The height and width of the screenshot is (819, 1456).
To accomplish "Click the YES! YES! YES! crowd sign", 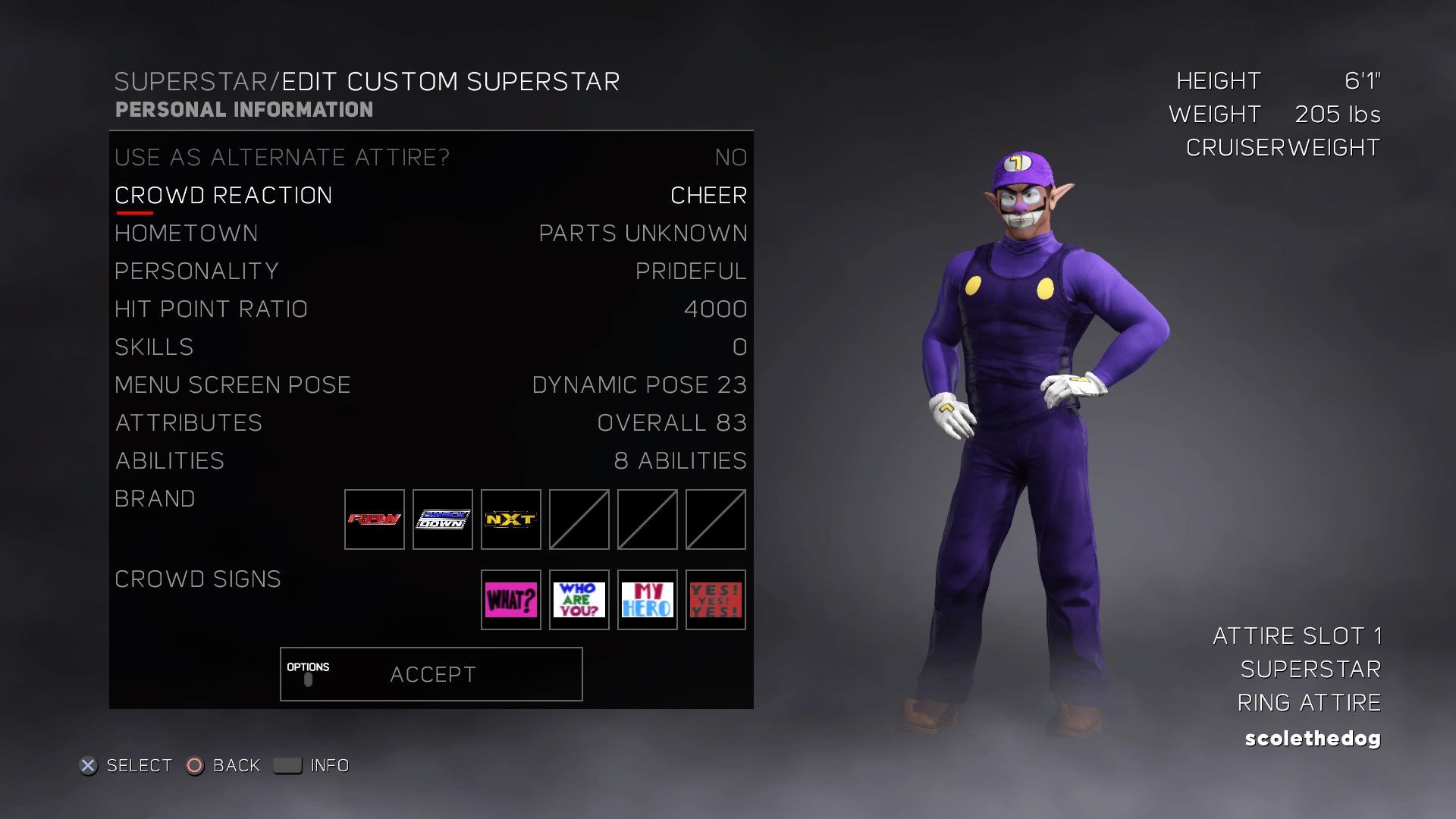I will pos(716,601).
